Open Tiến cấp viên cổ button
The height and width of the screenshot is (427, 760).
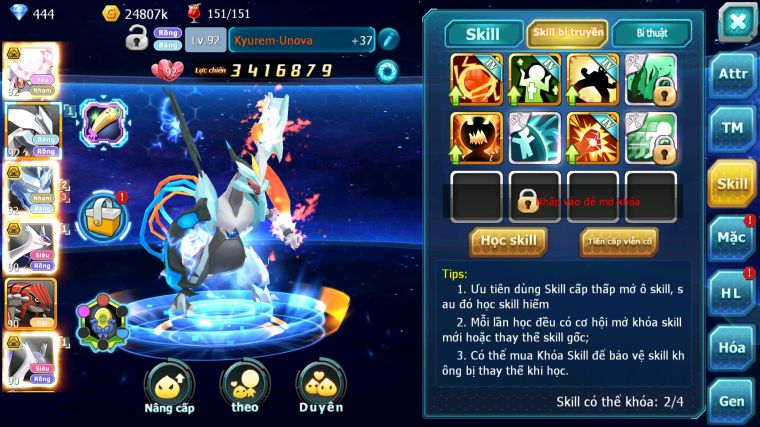tap(619, 240)
